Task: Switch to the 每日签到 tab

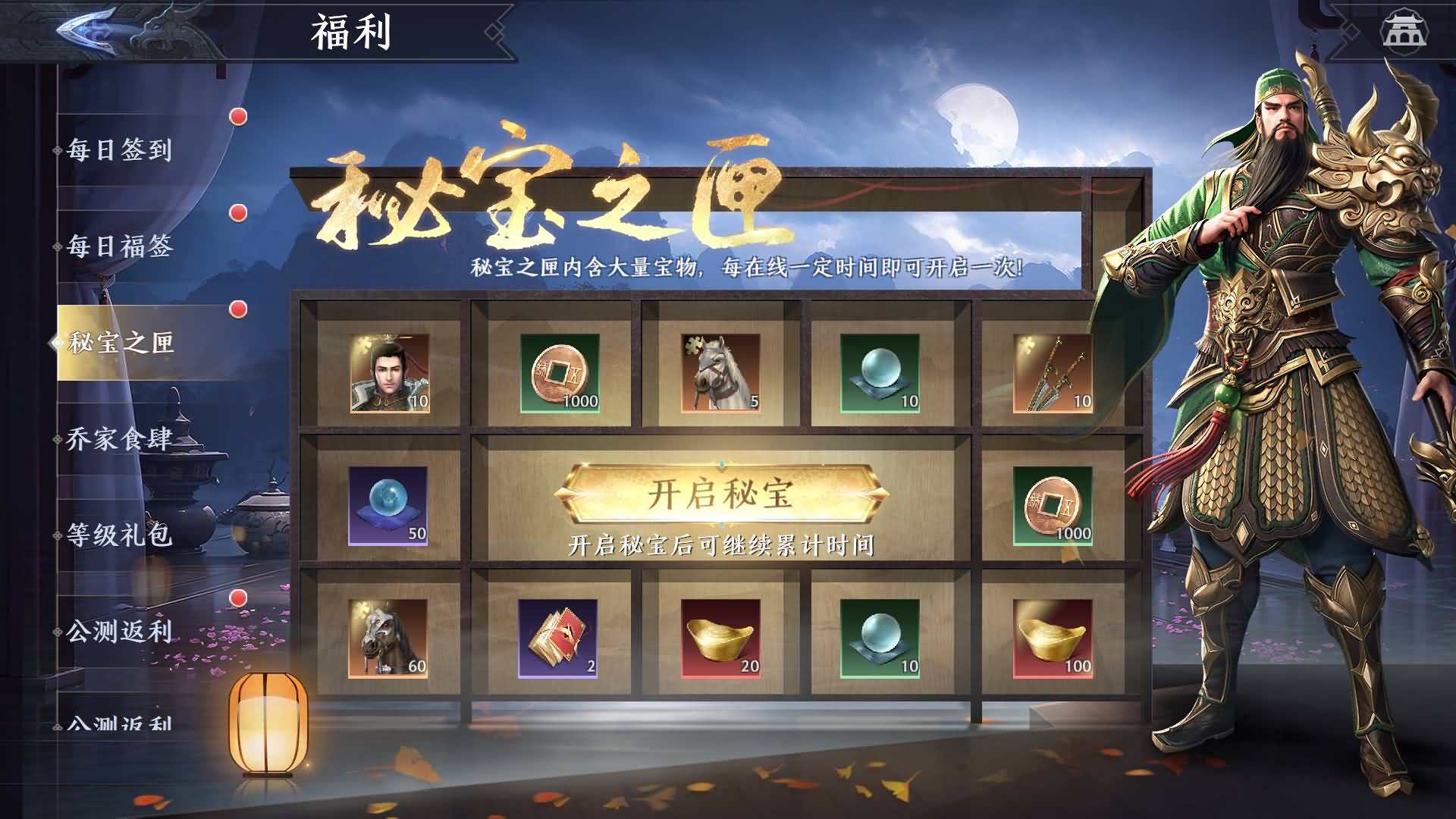Action: click(118, 150)
